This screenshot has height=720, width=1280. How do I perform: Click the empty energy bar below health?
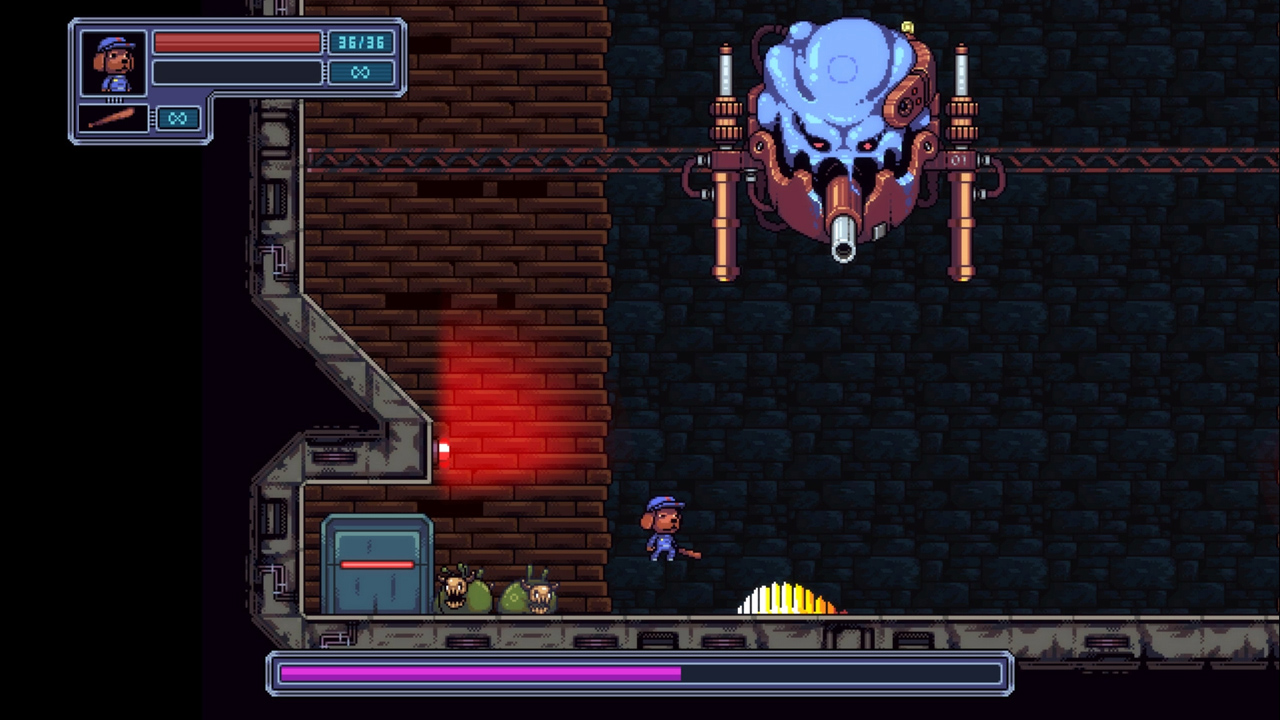click(237, 72)
